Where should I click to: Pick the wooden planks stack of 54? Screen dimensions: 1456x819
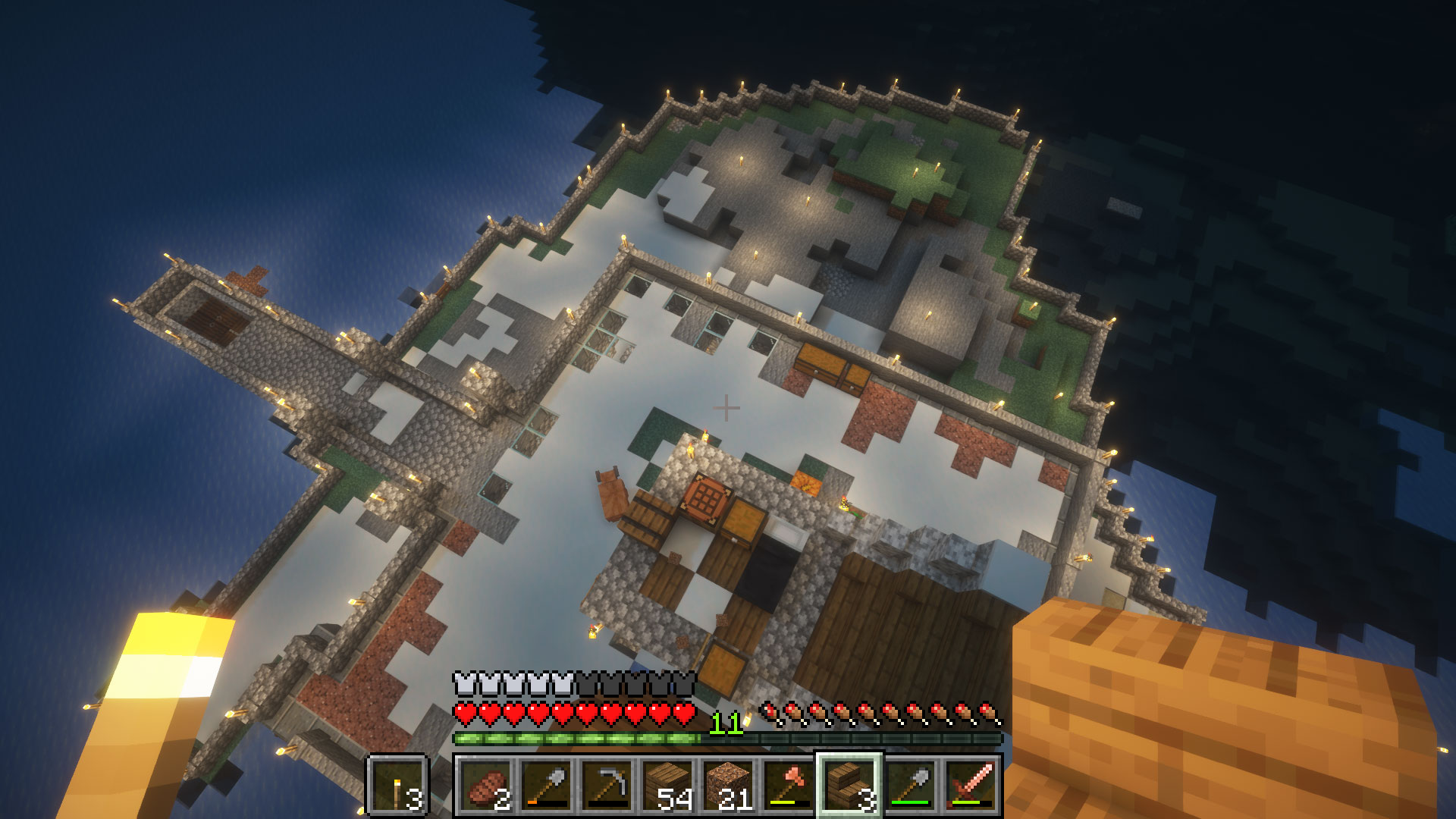pos(667,786)
